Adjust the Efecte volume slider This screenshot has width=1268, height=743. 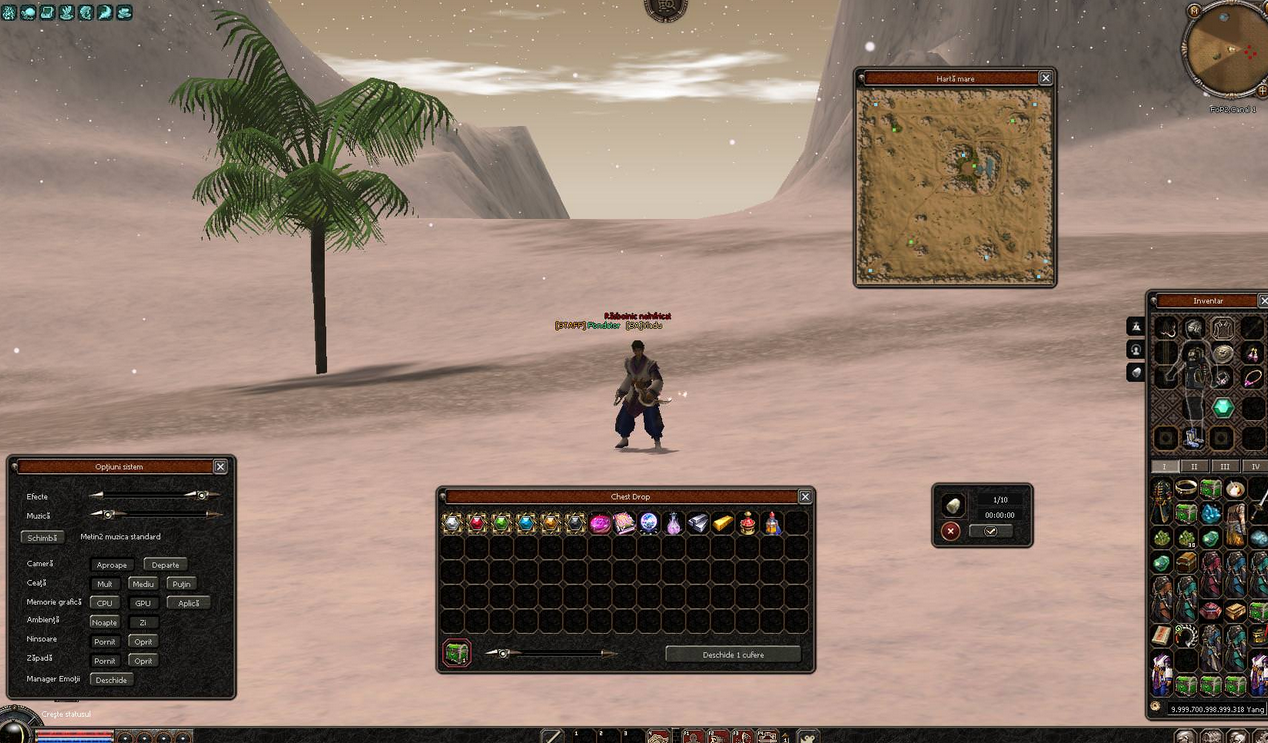202,495
